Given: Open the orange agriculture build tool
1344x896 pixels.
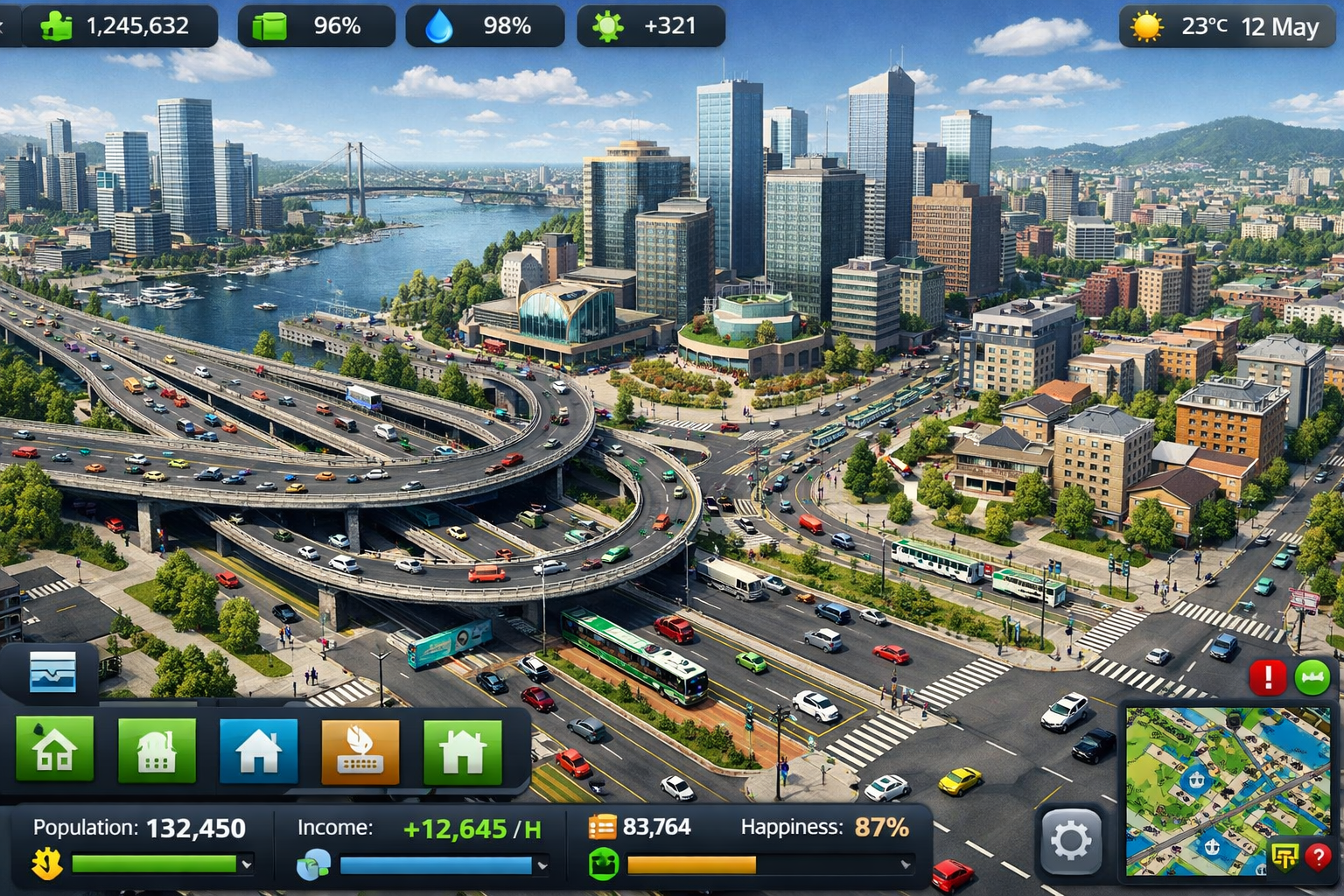Looking at the screenshot, I should pos(359,751).
